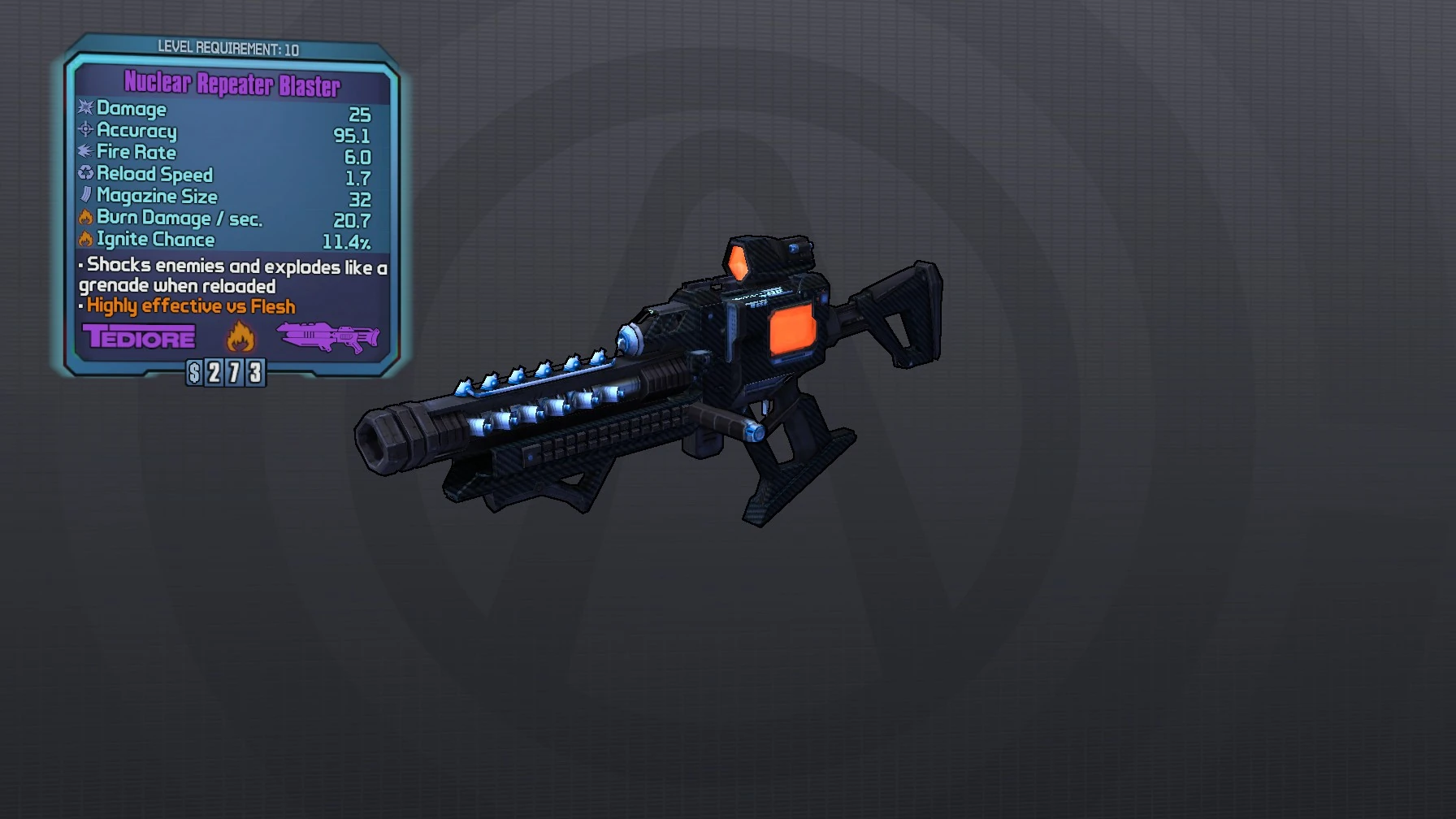This screenshot has width=1456, height=819.
Task: Click the Burn Damage flame icon
Action: pyautogui.click(x=84, y=218)
